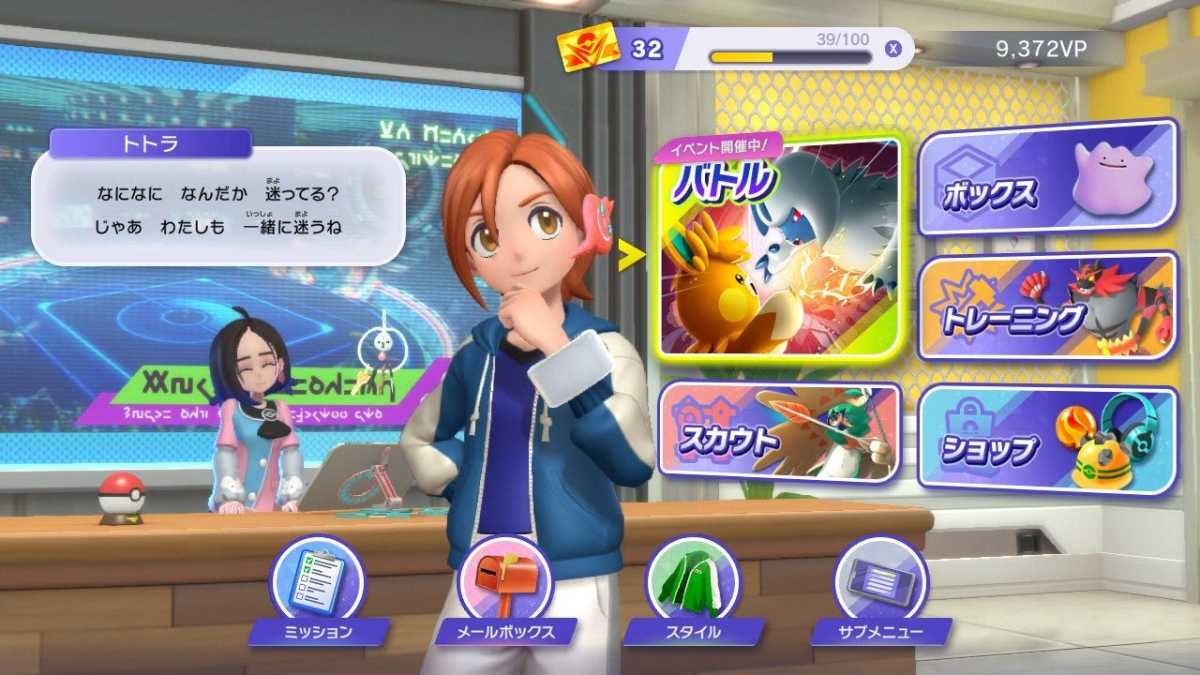
Task: Check the メールボックス mailbox
Action: coord(505,581)
